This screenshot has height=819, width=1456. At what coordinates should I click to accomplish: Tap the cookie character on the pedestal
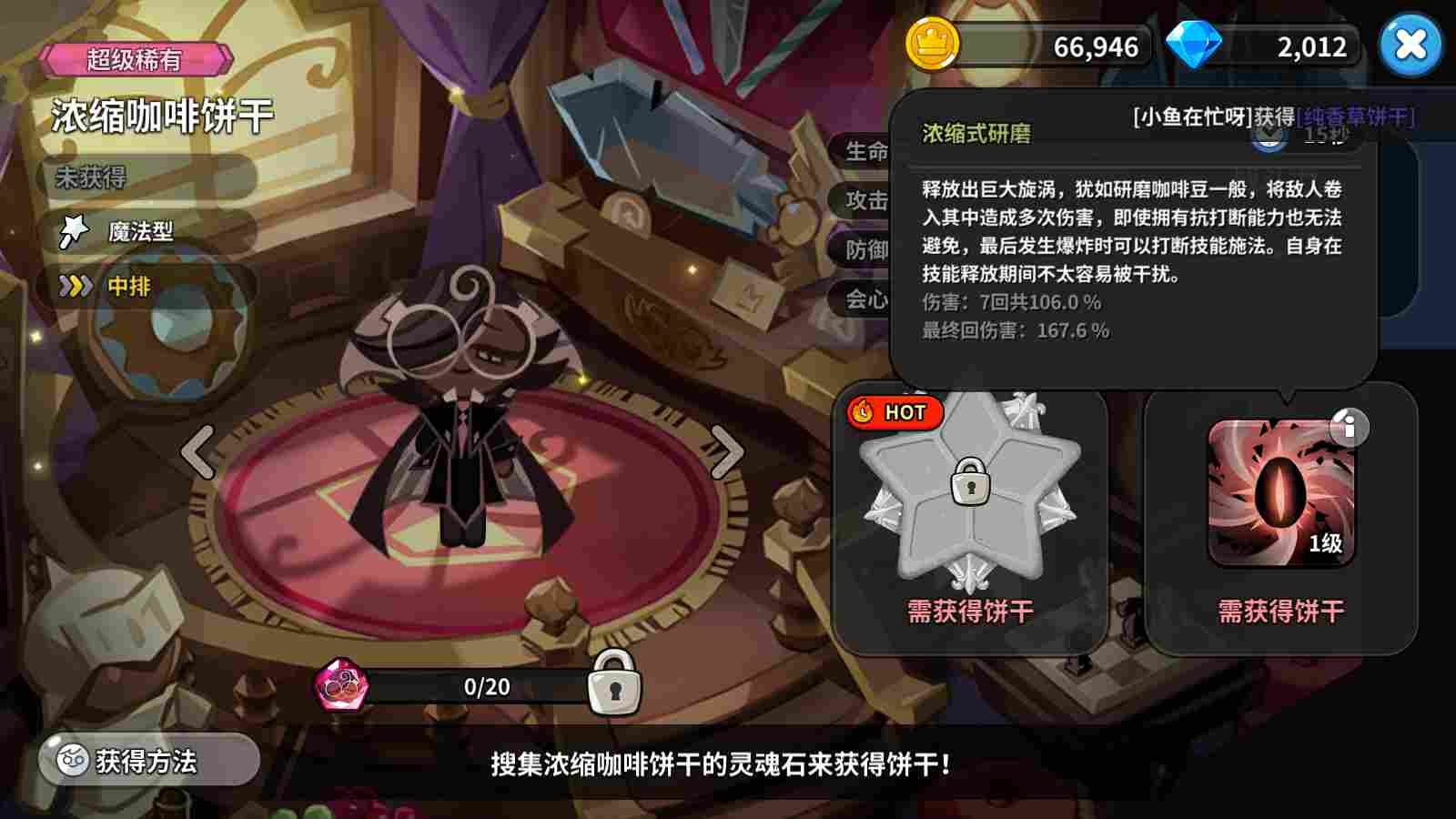pyautogui.click(x=464, y=419)
